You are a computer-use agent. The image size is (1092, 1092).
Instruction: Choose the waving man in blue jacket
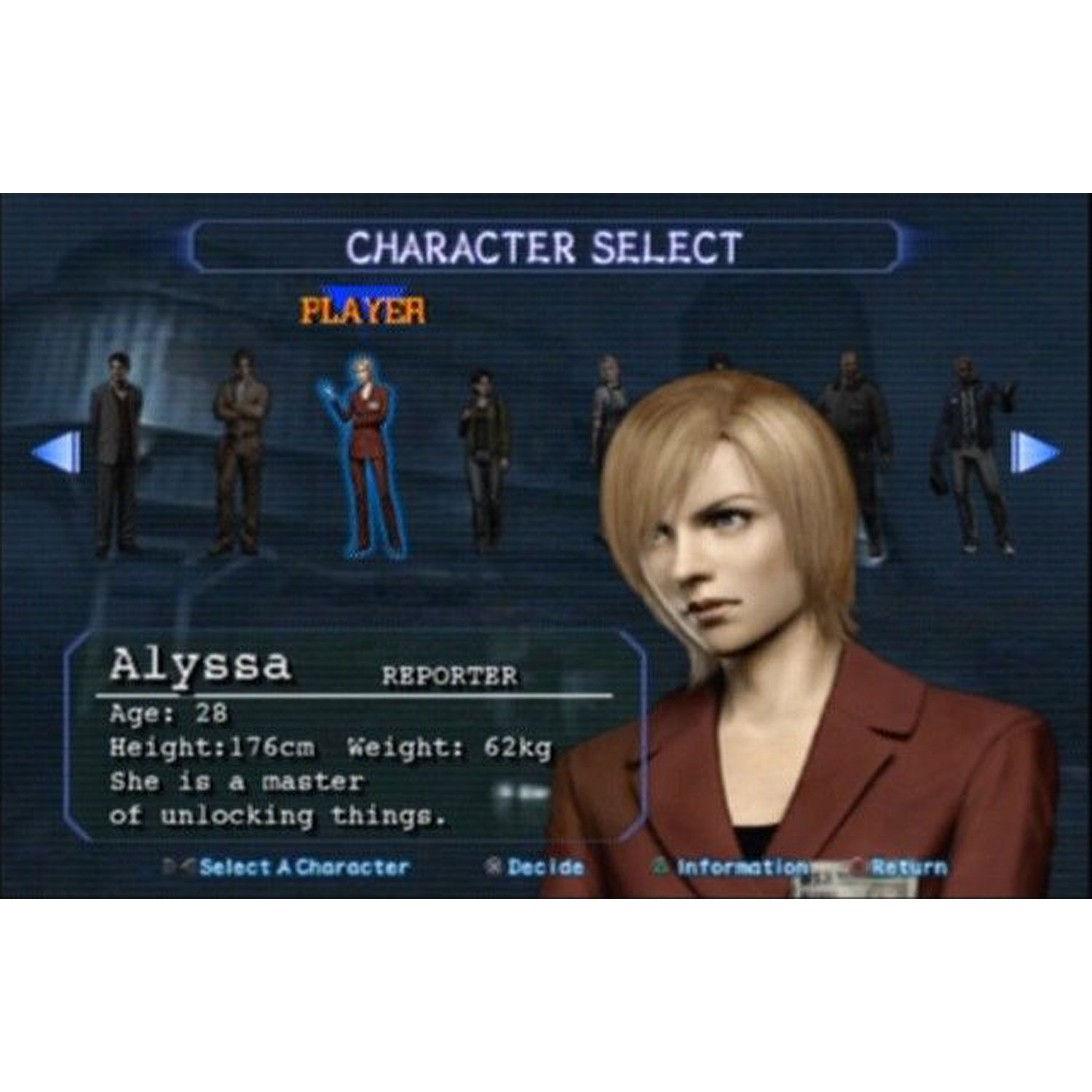pyautogui.click(x=973, y=453)
